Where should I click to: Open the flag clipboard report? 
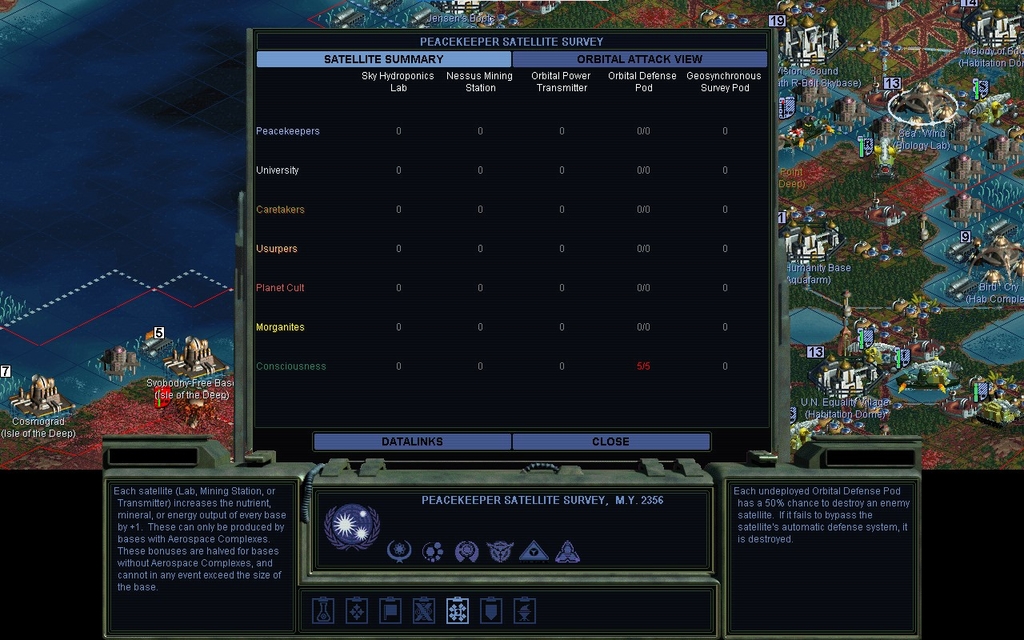click(x=390, y=610)
